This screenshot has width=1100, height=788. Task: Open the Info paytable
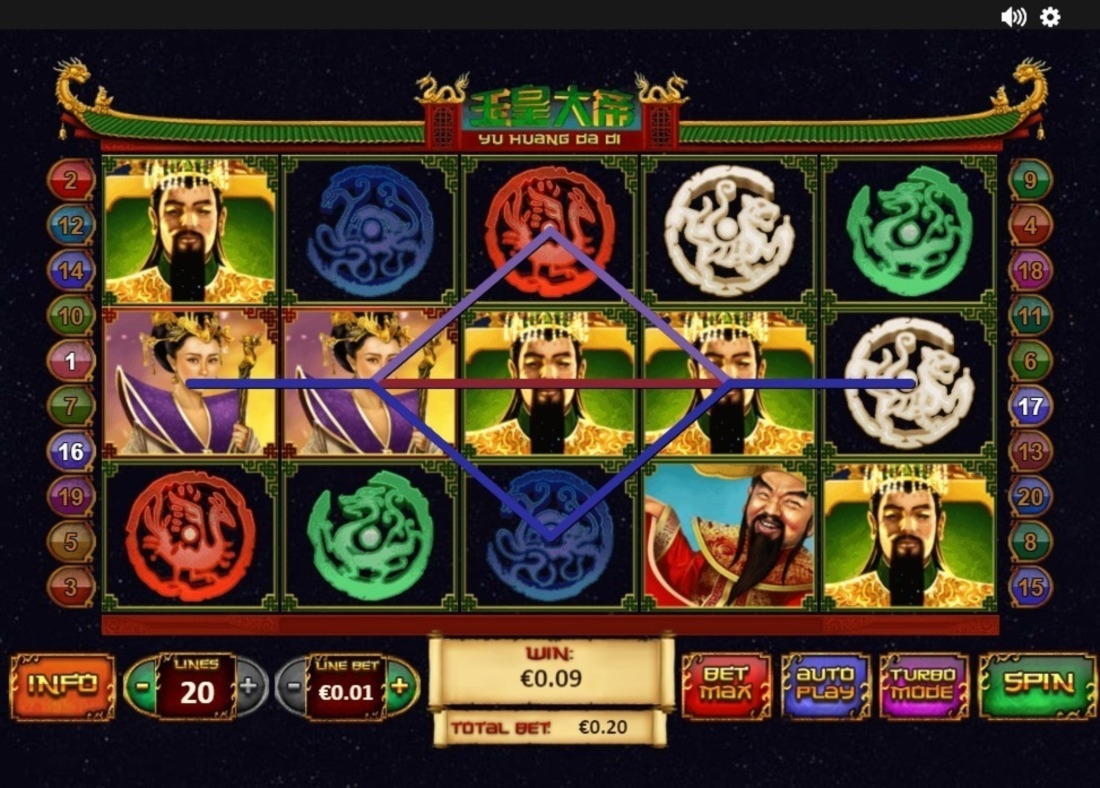(62, 686)
